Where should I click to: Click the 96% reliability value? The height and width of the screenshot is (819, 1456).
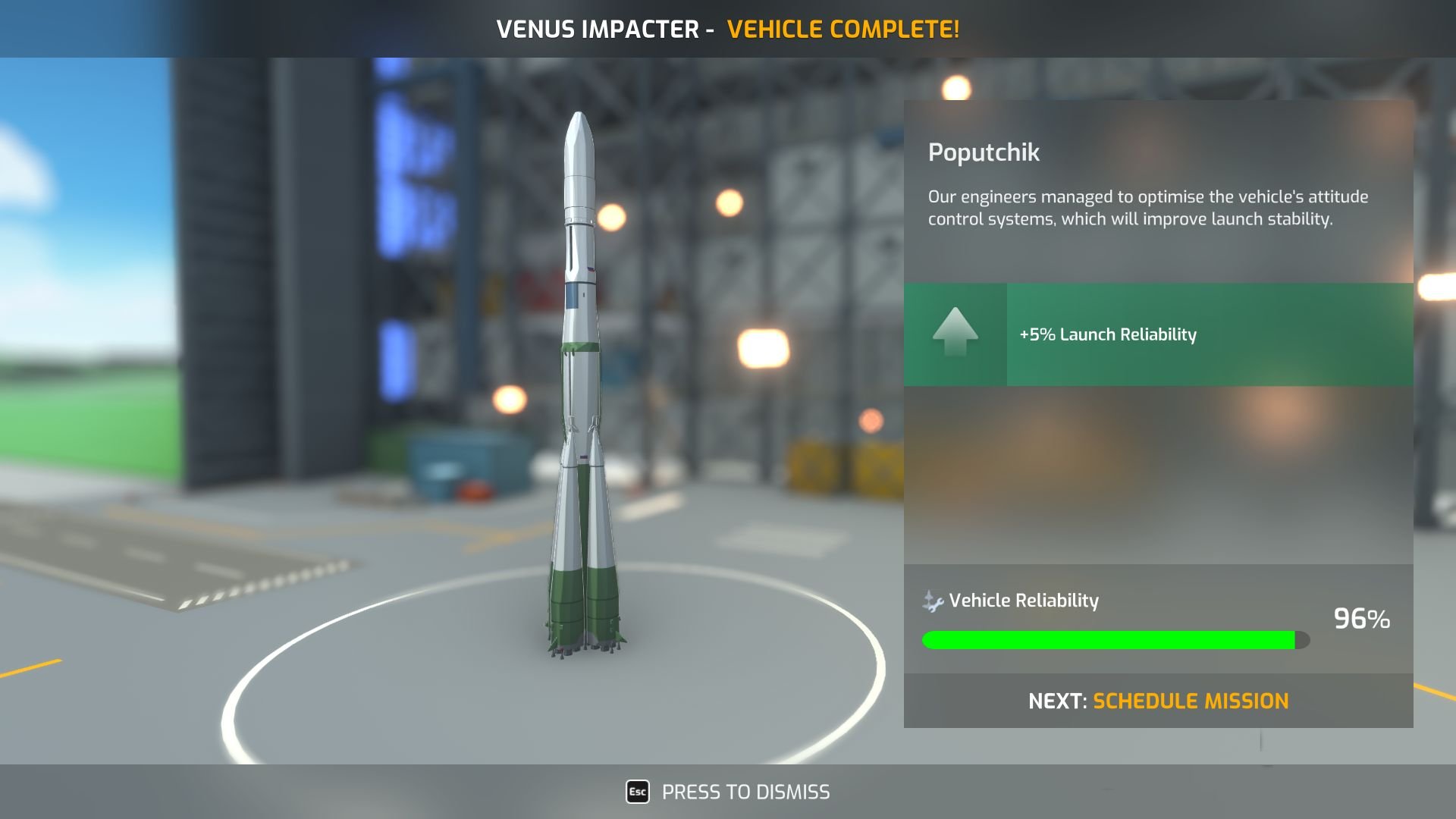[x=1361, y=620]
